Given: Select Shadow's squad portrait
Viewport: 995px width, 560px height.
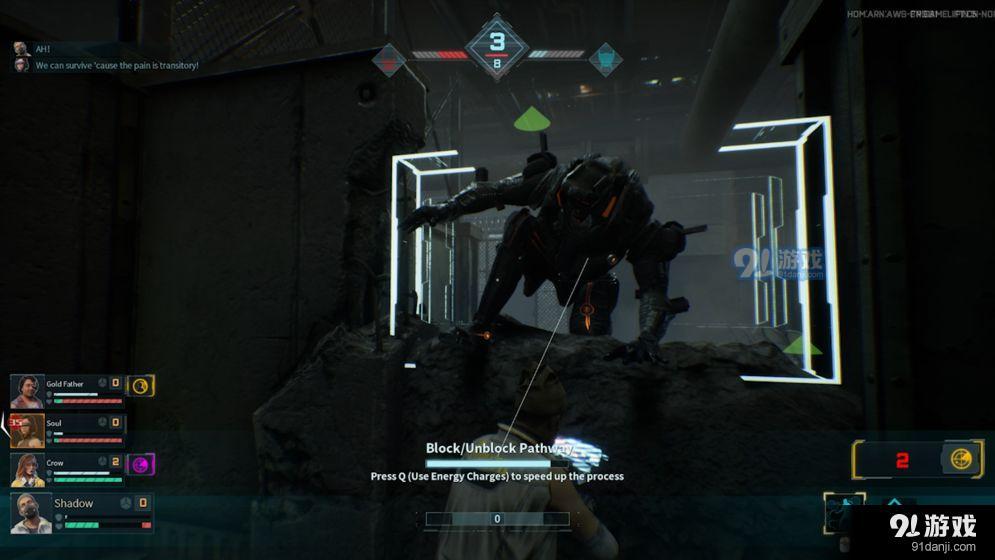Looking at the screenshot, I should (x=30, y=512).
